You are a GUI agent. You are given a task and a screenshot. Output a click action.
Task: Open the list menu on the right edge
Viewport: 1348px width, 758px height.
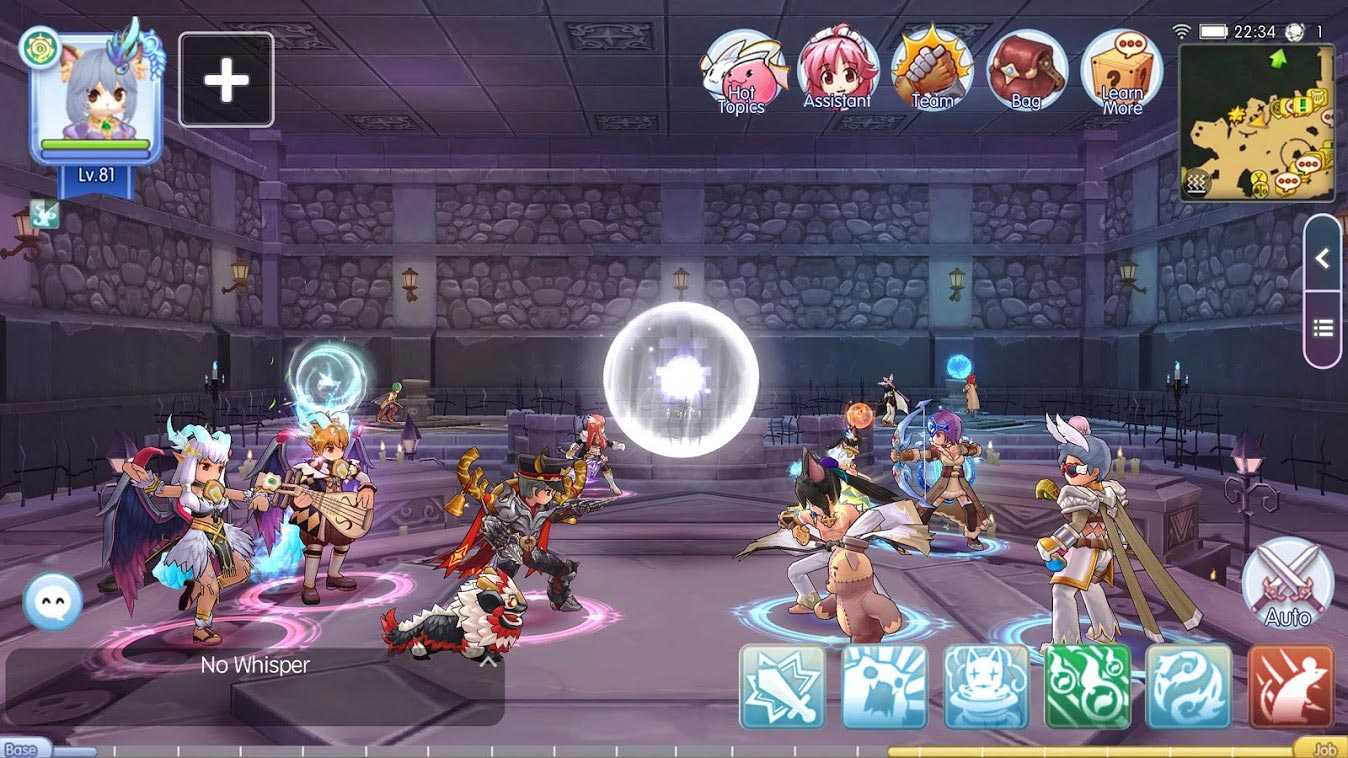point(1322,328)
